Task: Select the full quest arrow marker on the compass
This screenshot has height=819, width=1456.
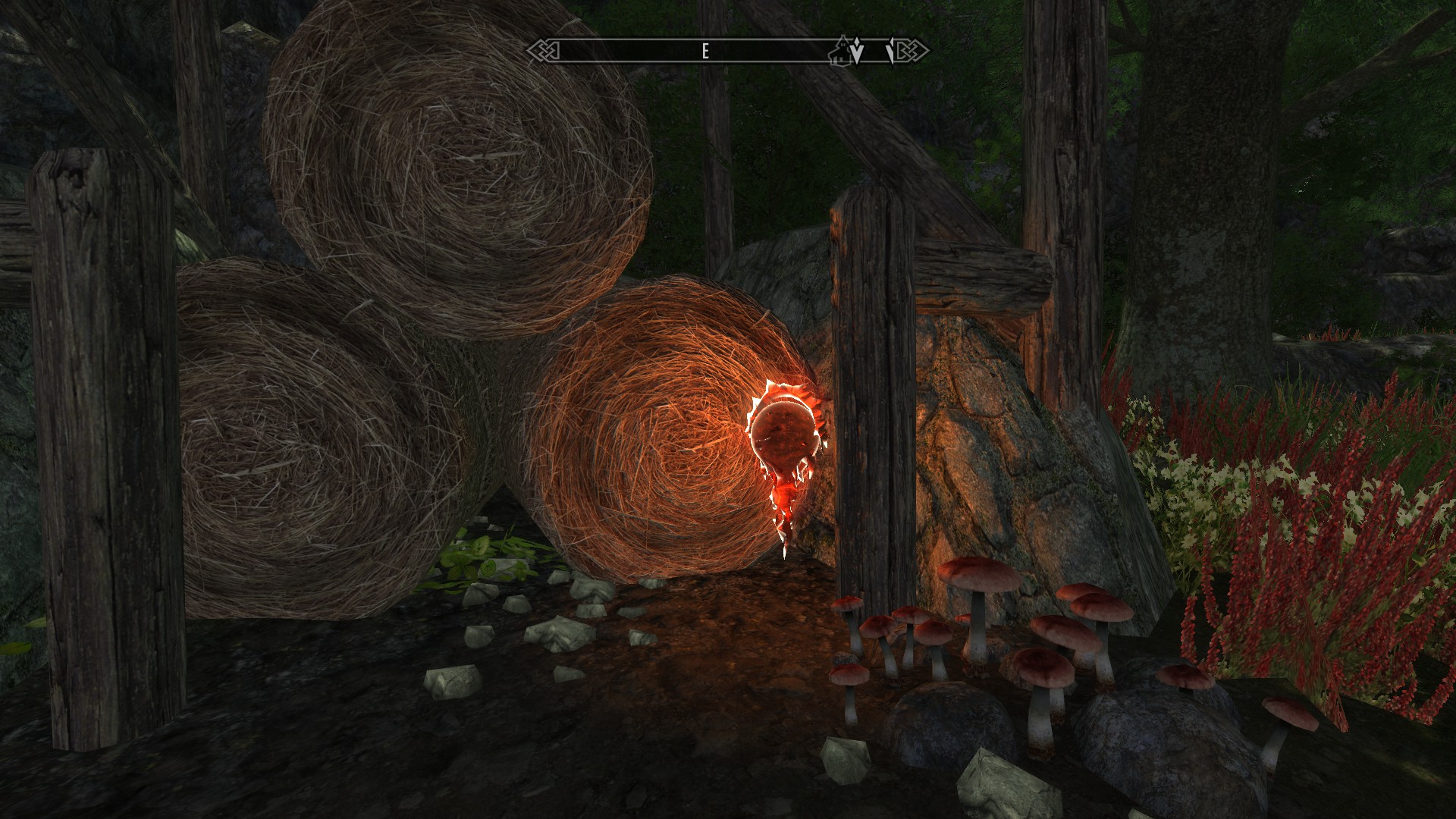Action: pyautogui.click(x=857, y=52)
